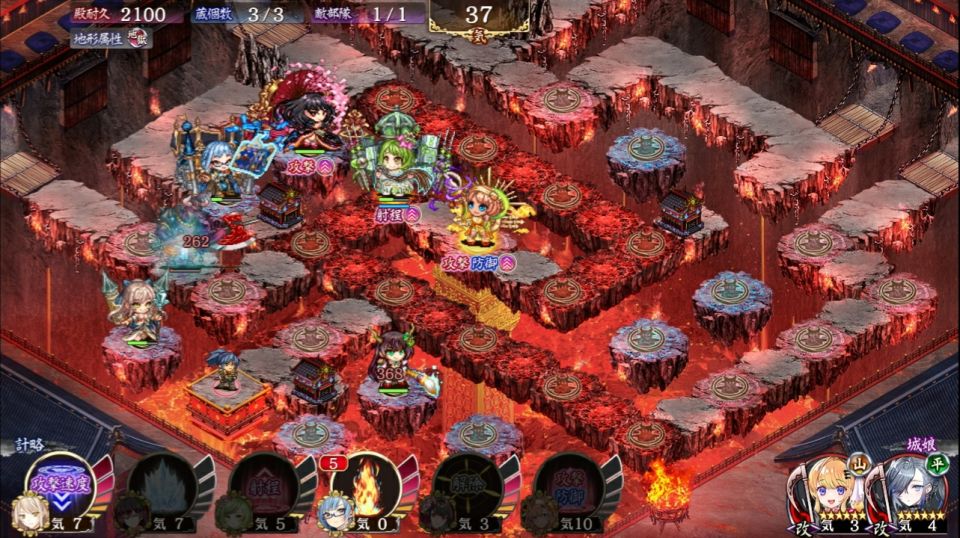Activate the flame strategy with zero cost
Screen dimensions: 960x538
[364, 489]
